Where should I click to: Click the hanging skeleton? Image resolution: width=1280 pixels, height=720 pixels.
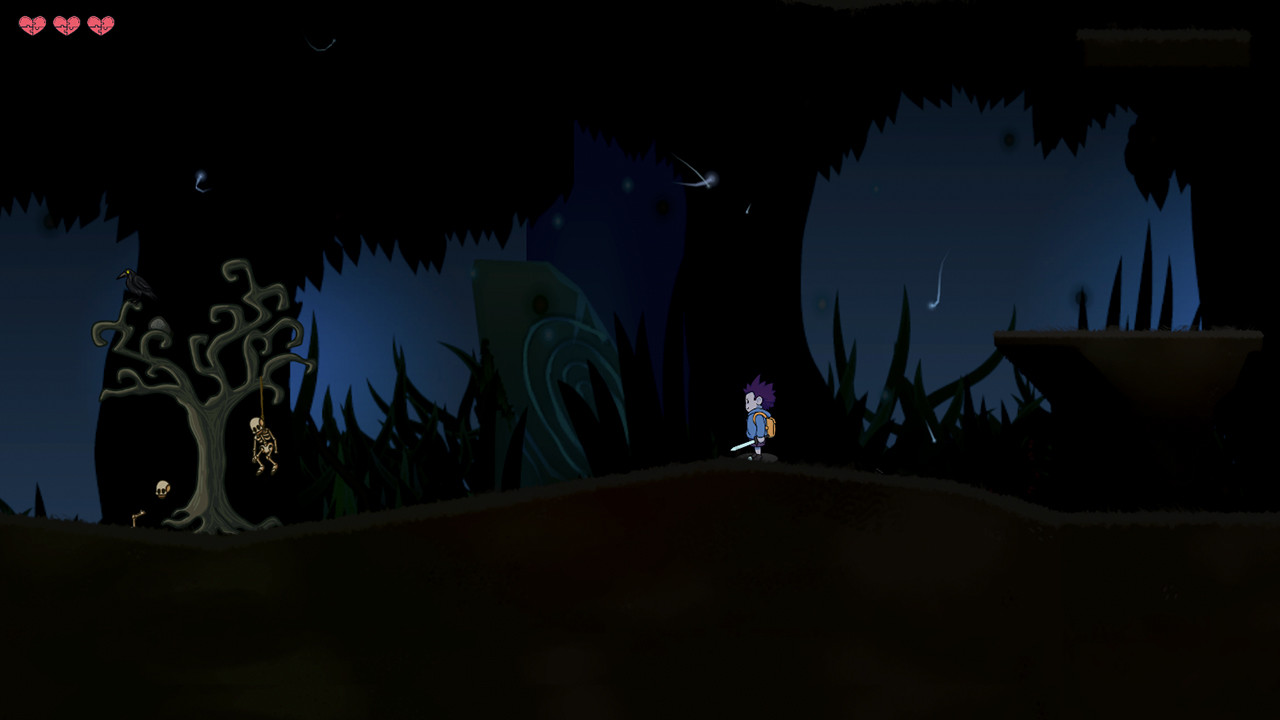(x=262, y=445)
